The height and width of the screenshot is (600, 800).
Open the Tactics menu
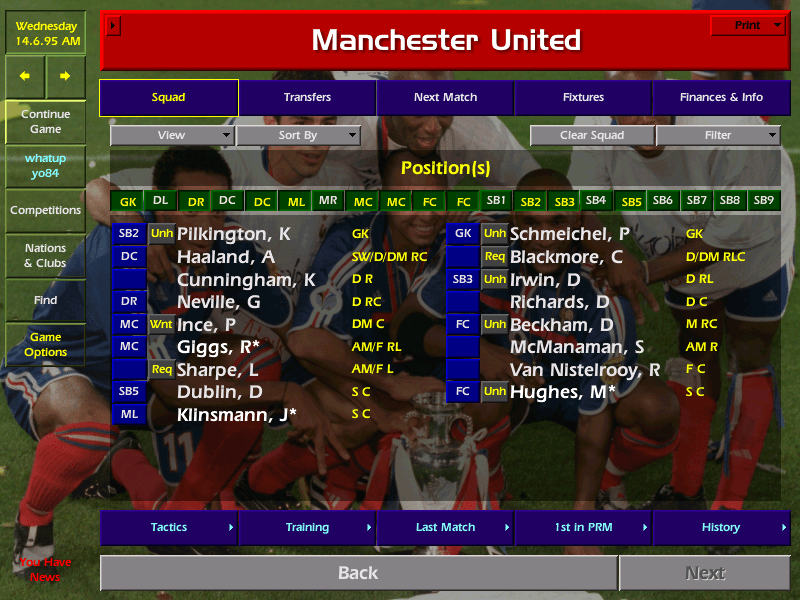pyautogui.click(x=169, y=527)
